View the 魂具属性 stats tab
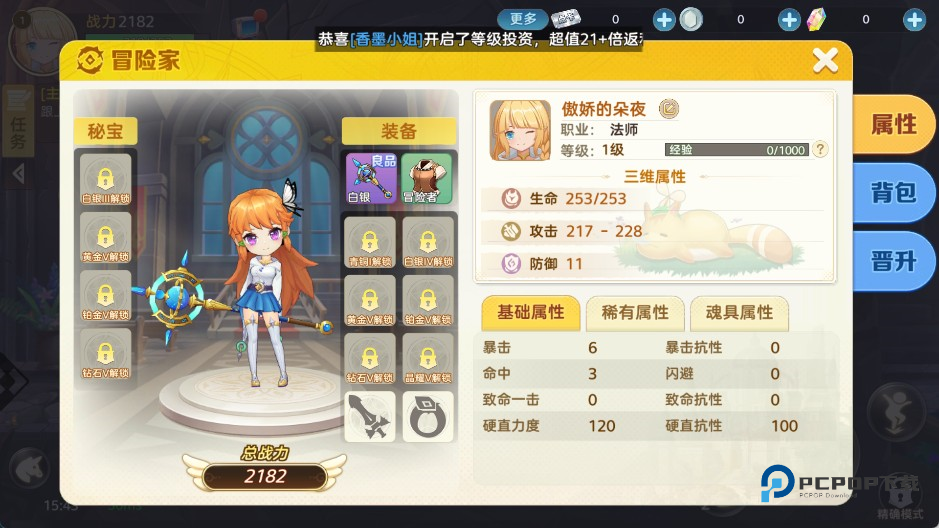Viewport: 939px width, 528px height. pos(739,313)
